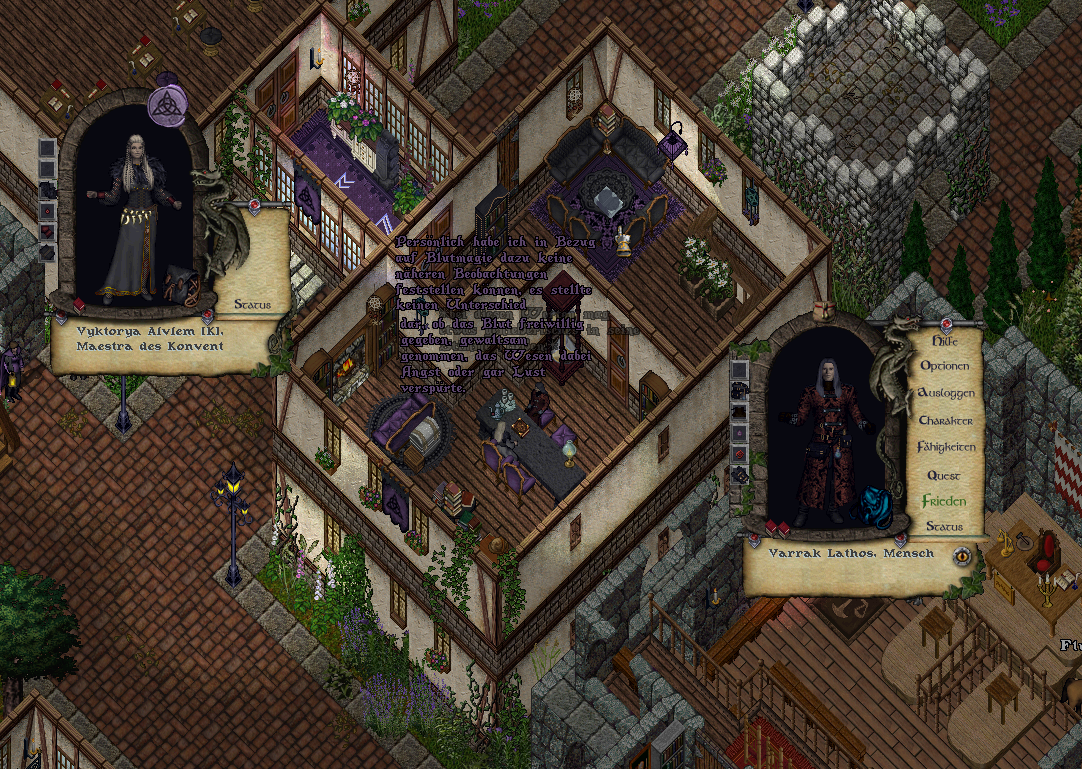Open Varrak's blue backpack

(x=877, y=508)
